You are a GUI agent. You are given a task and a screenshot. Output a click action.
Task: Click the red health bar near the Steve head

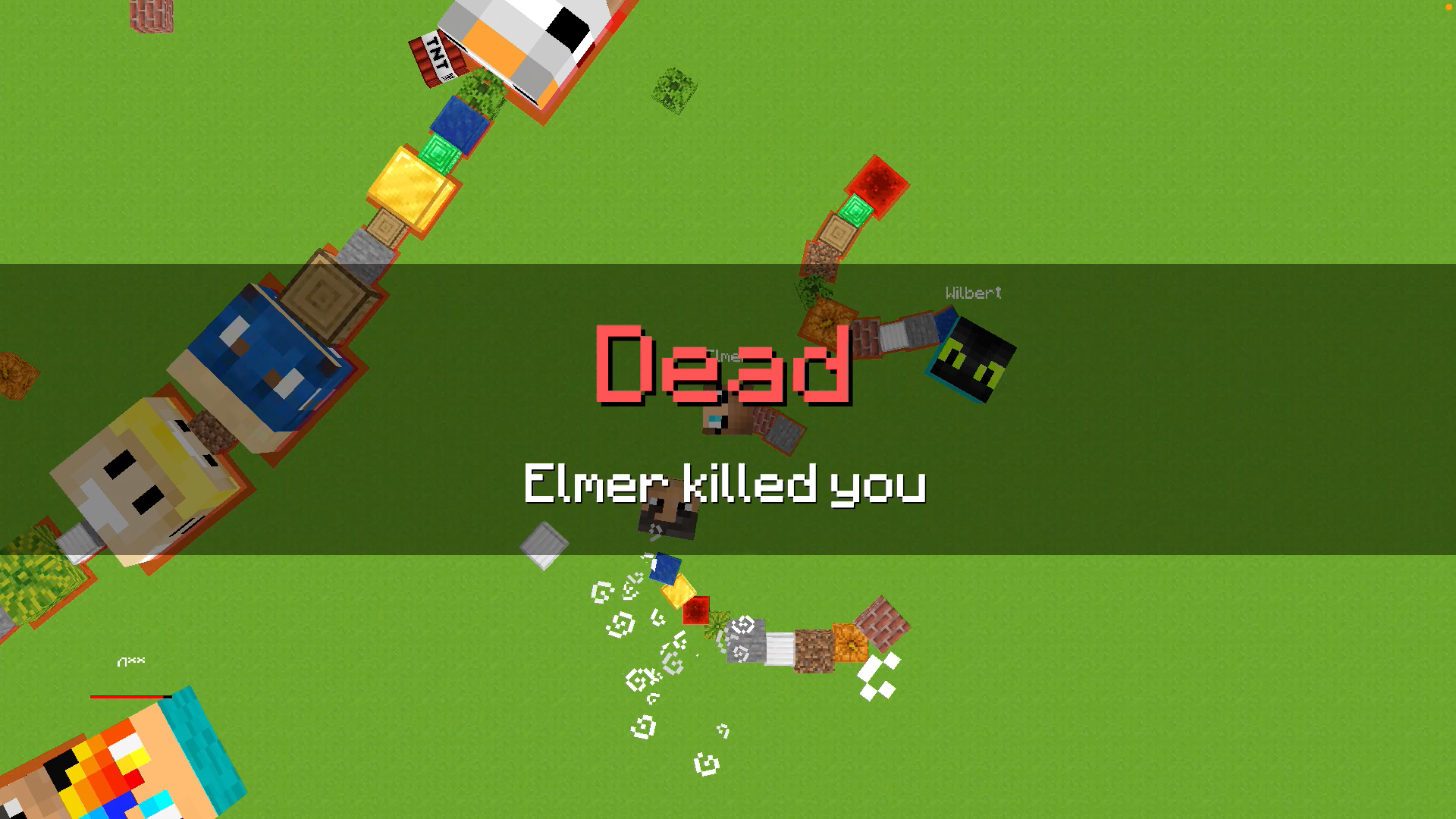coord(129,695)
